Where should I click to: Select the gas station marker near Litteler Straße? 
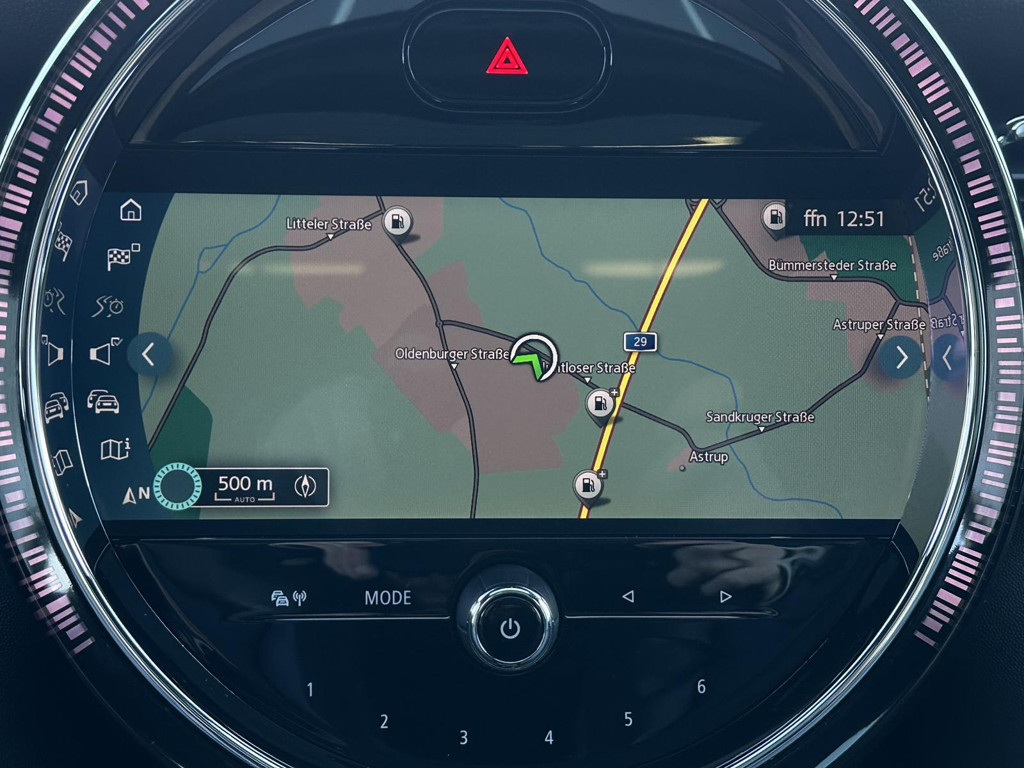click(x=398, y=221)
